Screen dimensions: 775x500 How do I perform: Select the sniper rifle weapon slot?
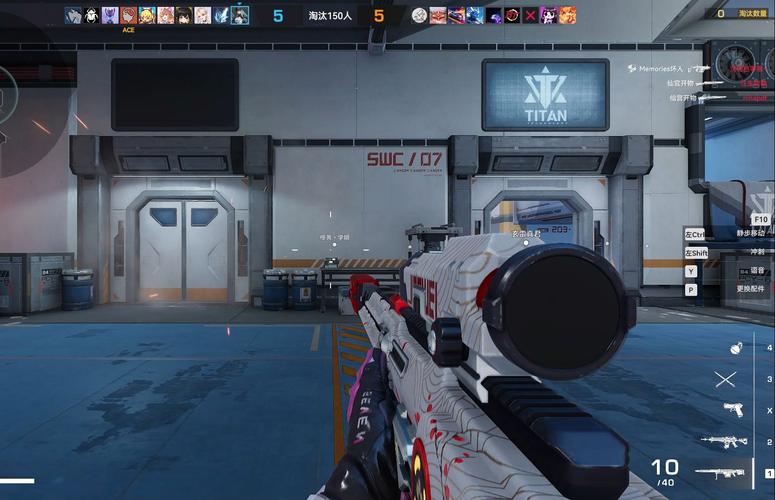721,472
